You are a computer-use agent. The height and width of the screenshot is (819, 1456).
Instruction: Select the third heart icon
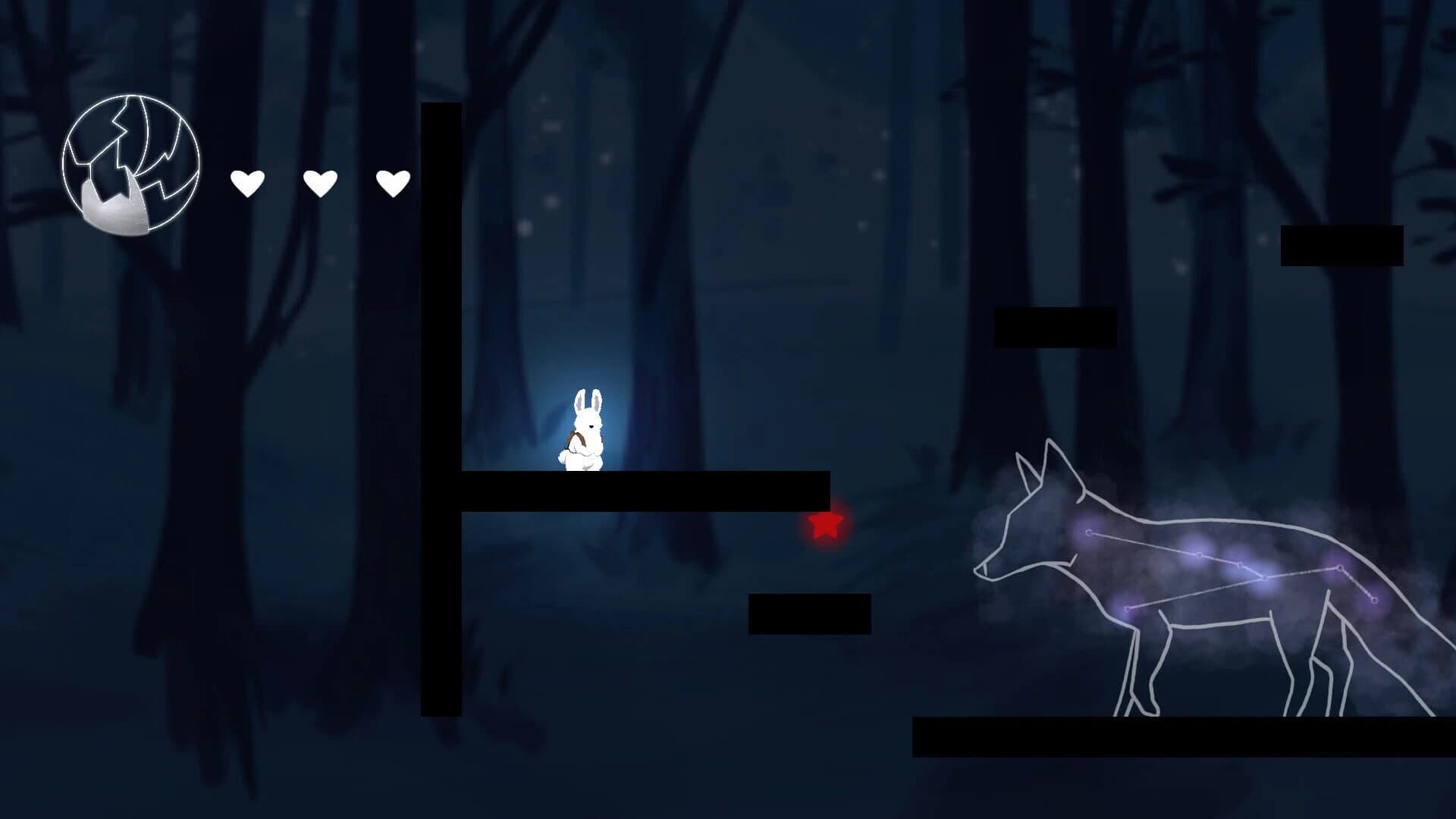394,182
